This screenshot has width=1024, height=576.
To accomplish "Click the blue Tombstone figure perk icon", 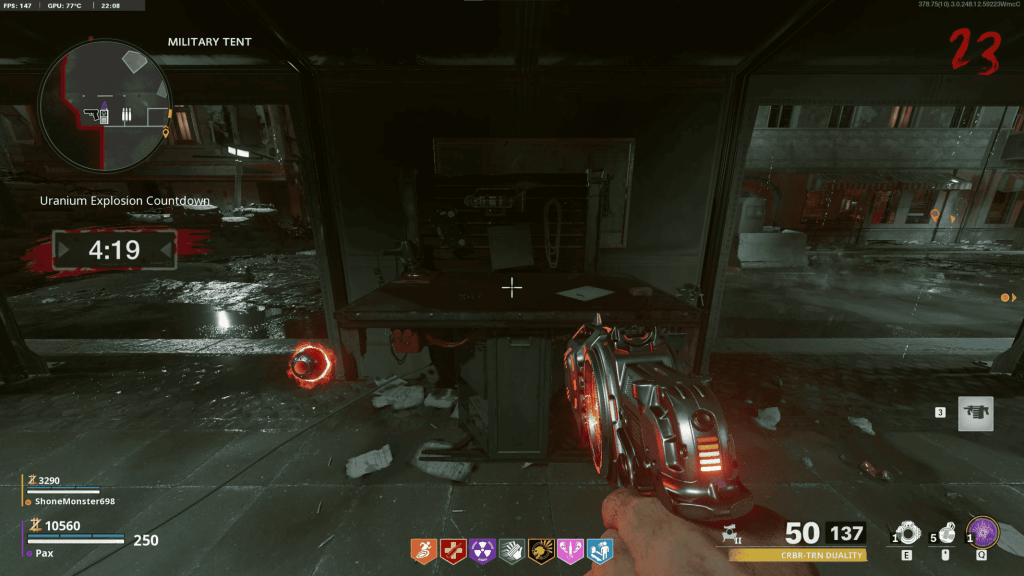I will tap(600, 549).
